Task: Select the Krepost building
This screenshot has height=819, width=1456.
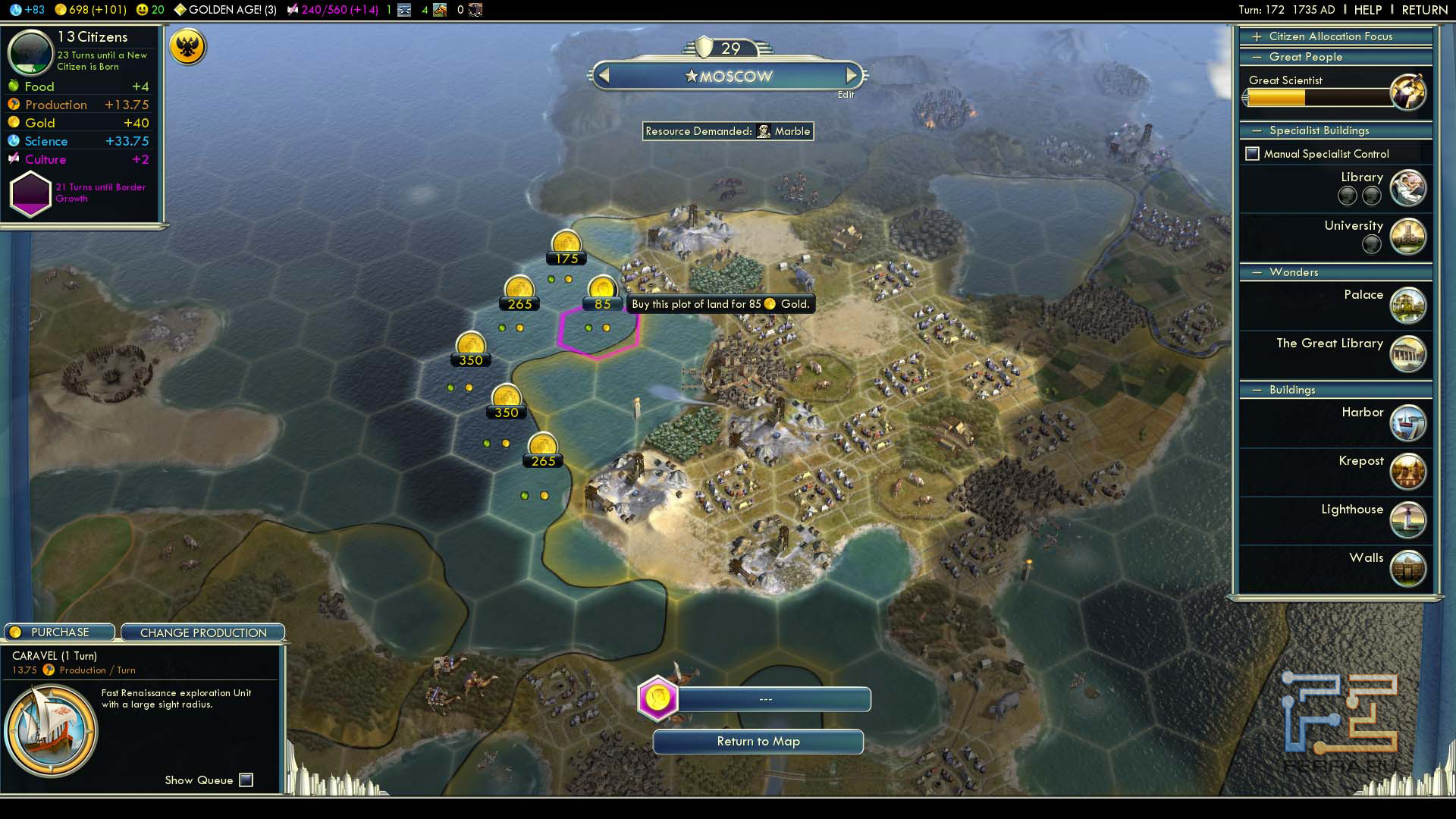Action: [1408, 471]
